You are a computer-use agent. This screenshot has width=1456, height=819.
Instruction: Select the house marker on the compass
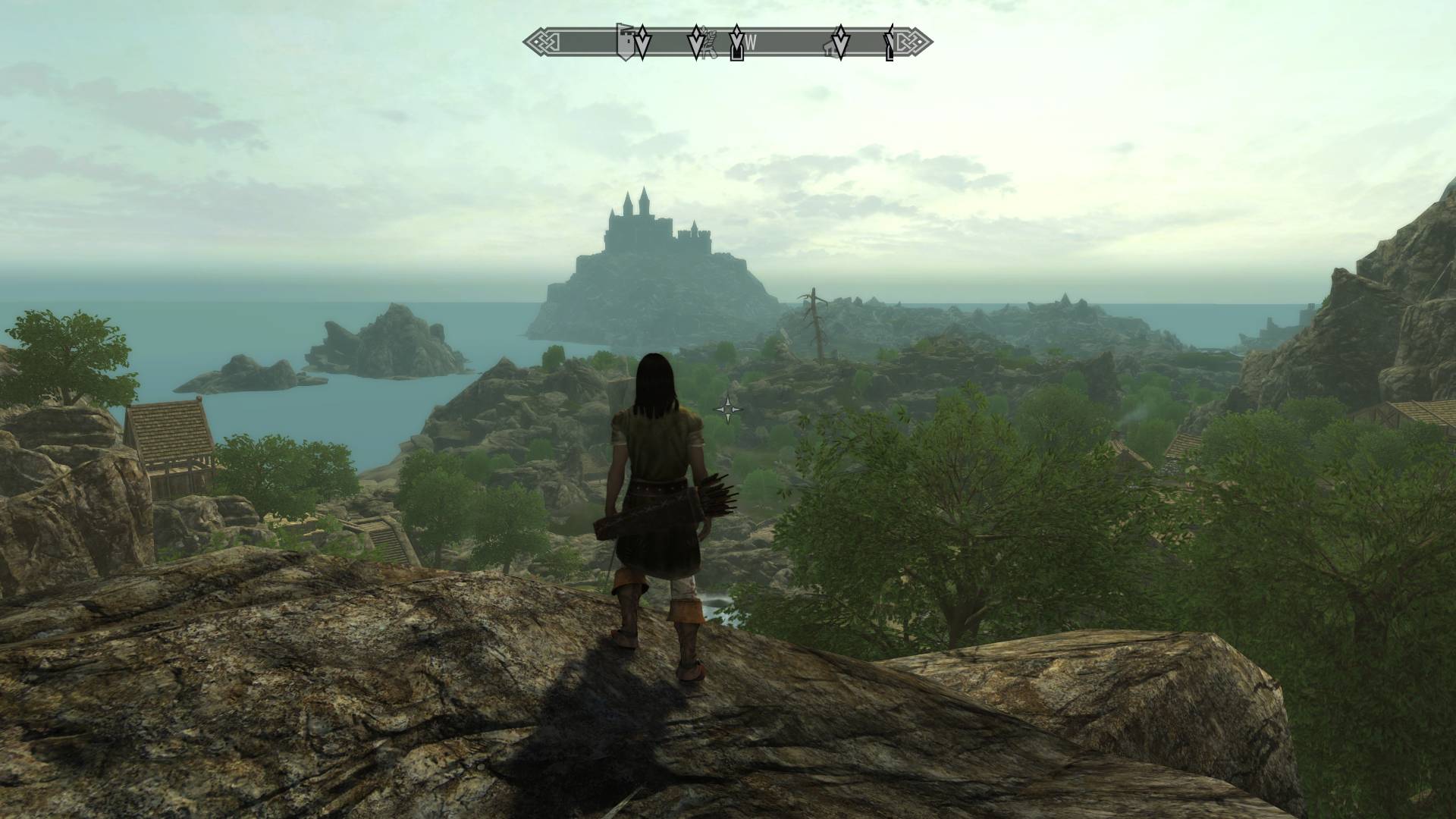pos(831,49)
